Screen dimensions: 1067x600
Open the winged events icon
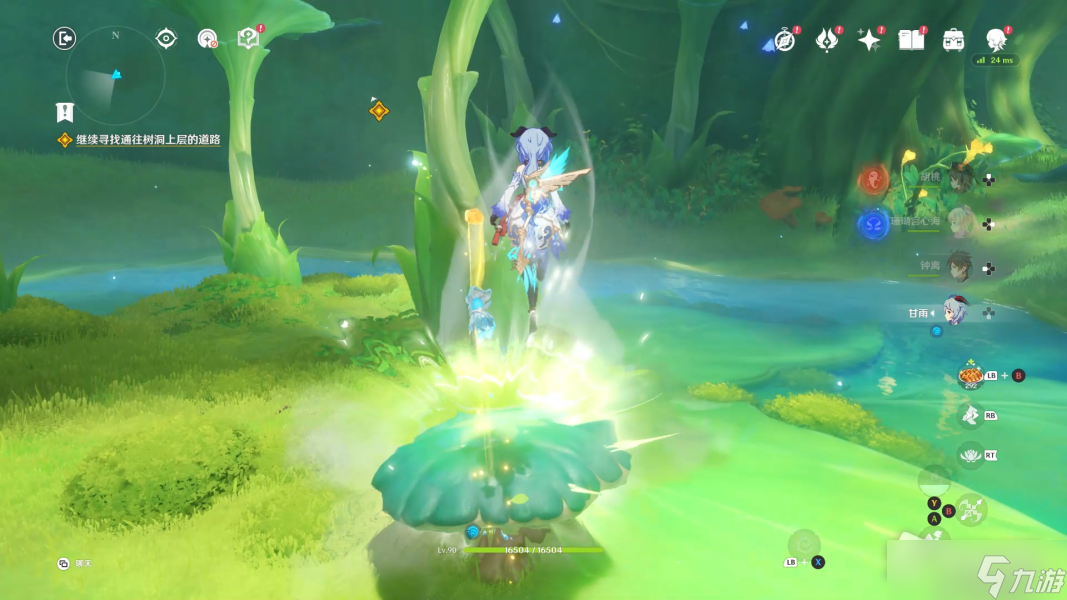[827, 40]
